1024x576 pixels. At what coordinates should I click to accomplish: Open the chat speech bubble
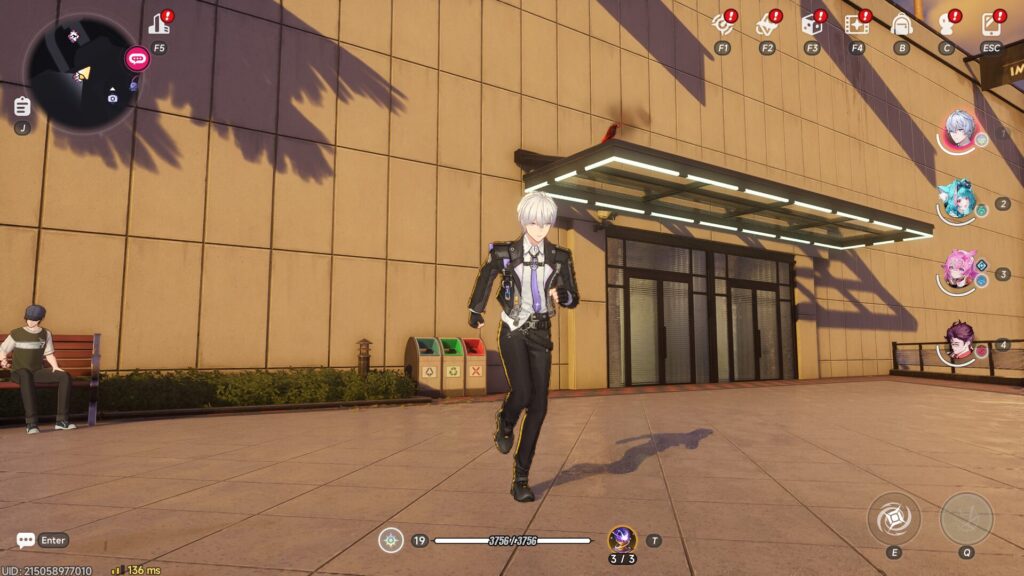(26, 540)
